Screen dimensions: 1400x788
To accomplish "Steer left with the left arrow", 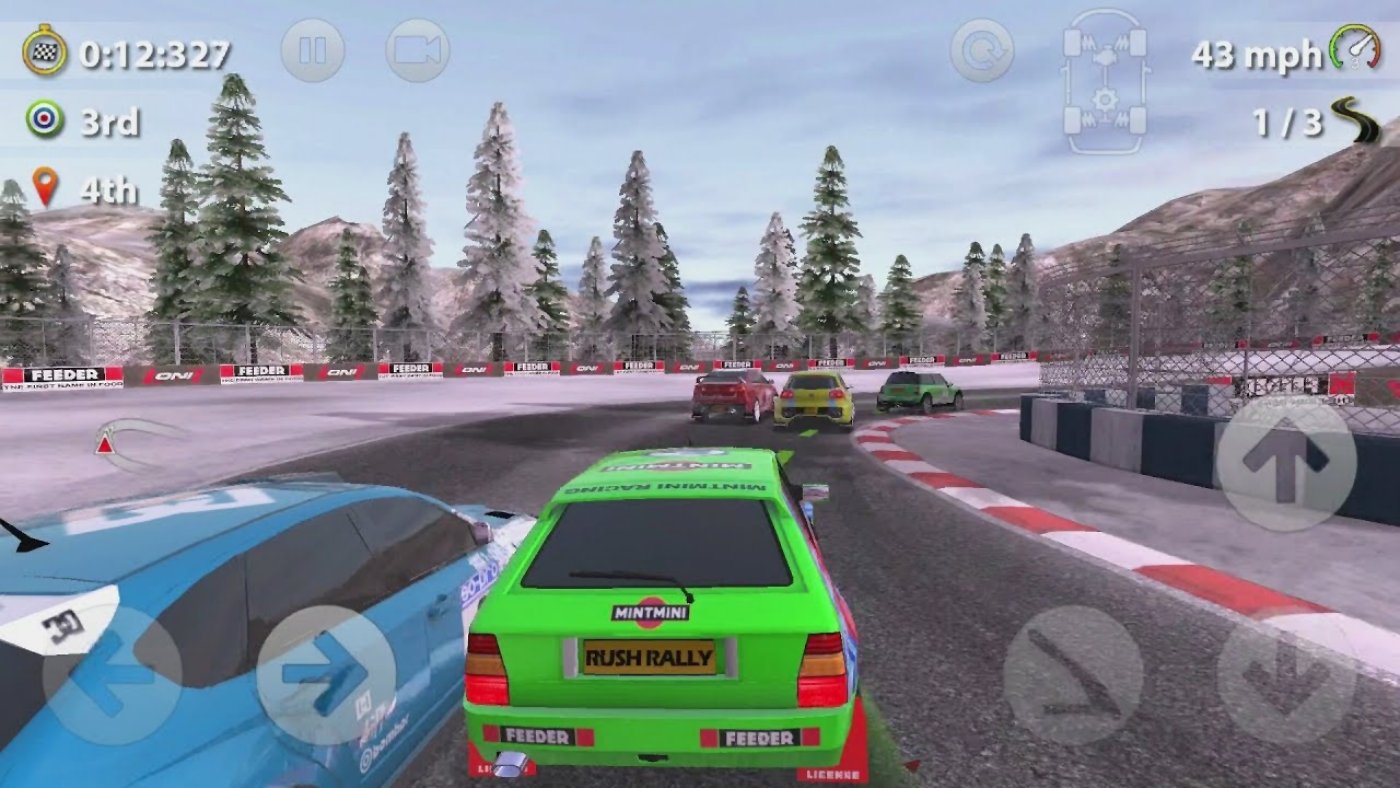I will coord(111,676).
